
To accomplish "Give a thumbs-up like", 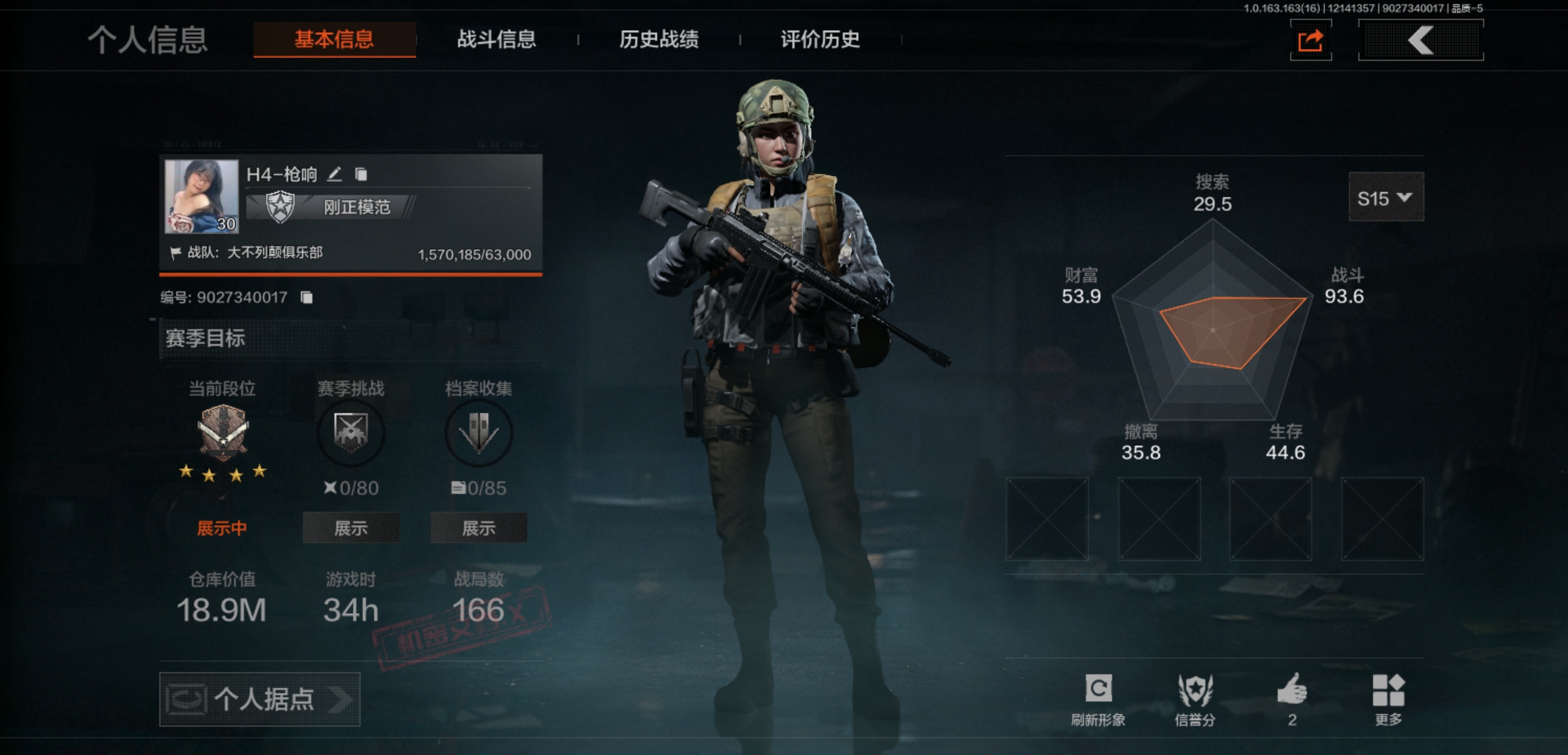I will click(x=1292, y=698).
